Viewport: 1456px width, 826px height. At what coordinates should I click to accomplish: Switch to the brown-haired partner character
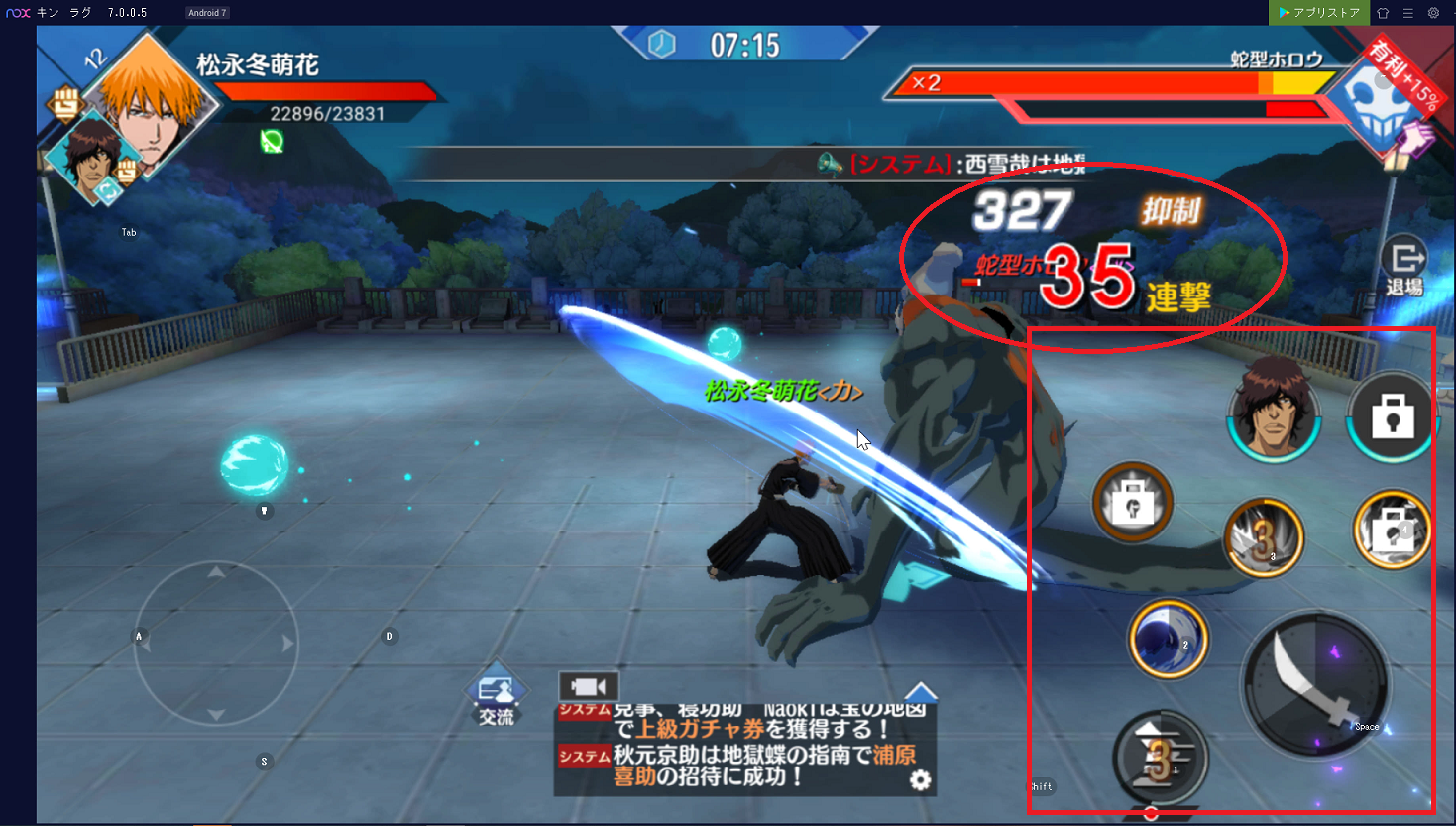click(1274, 409)
